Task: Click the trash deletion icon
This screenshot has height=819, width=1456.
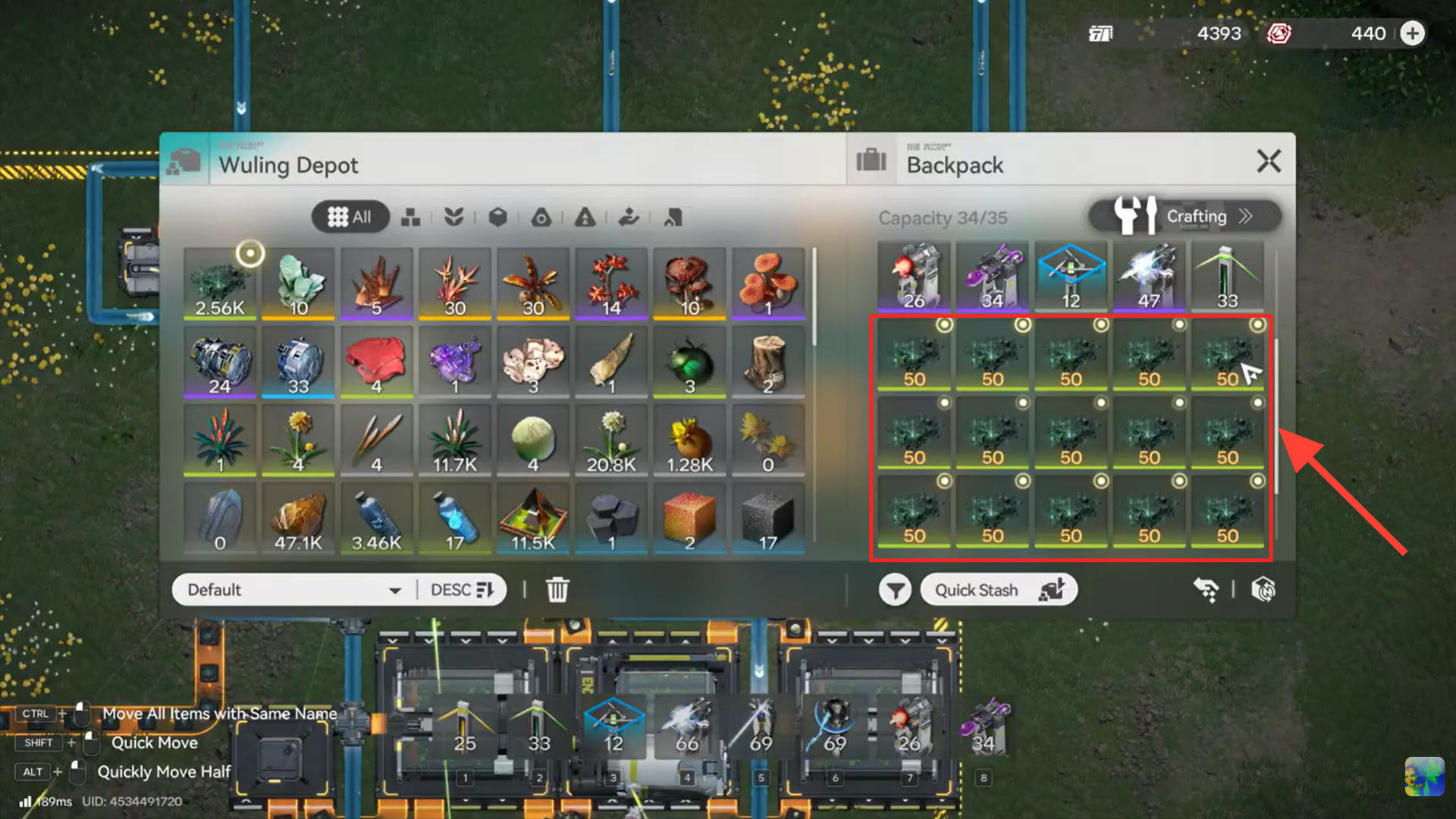Action: [557, 589]
